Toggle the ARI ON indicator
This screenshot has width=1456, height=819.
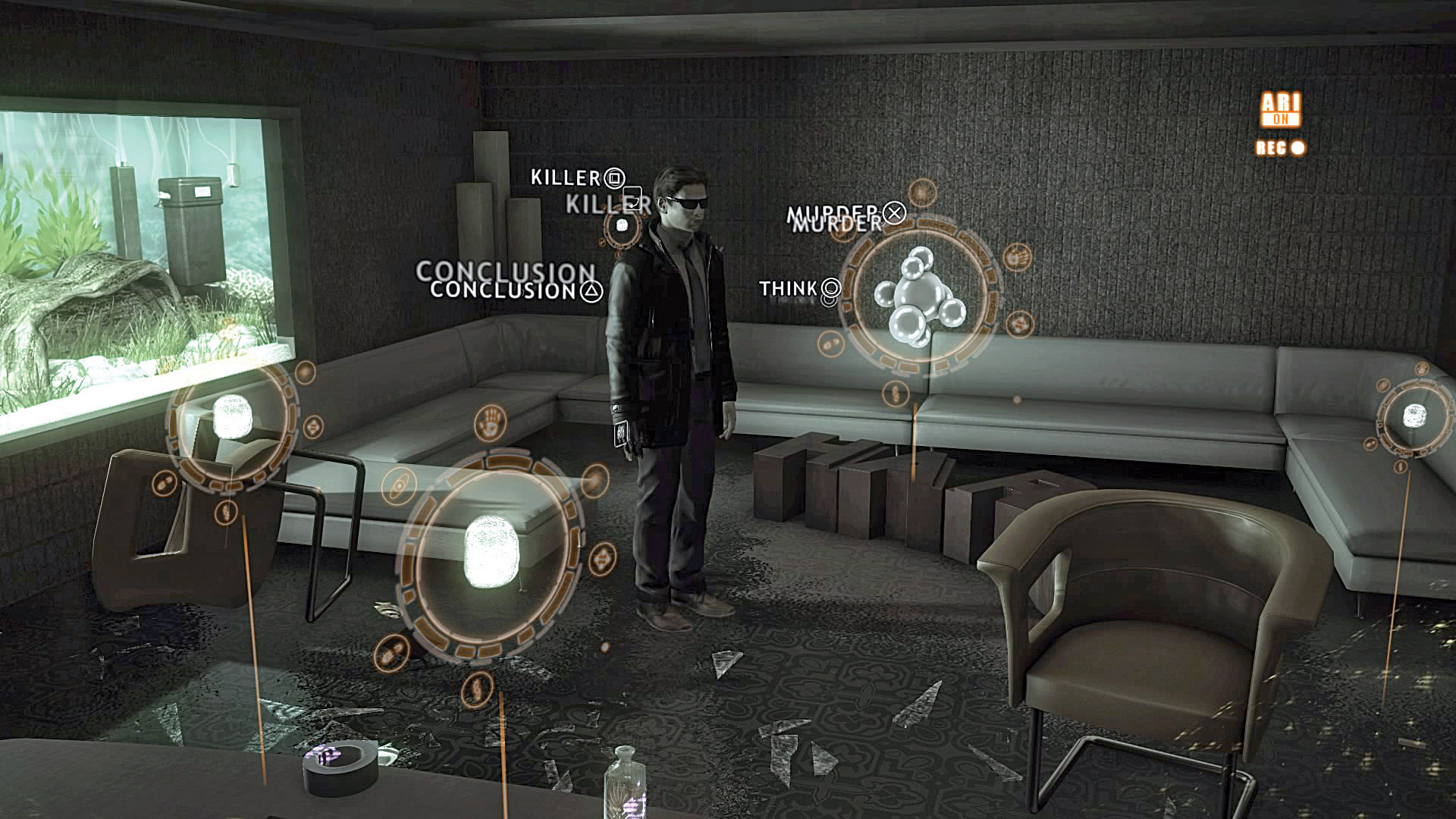(1280, 110)
